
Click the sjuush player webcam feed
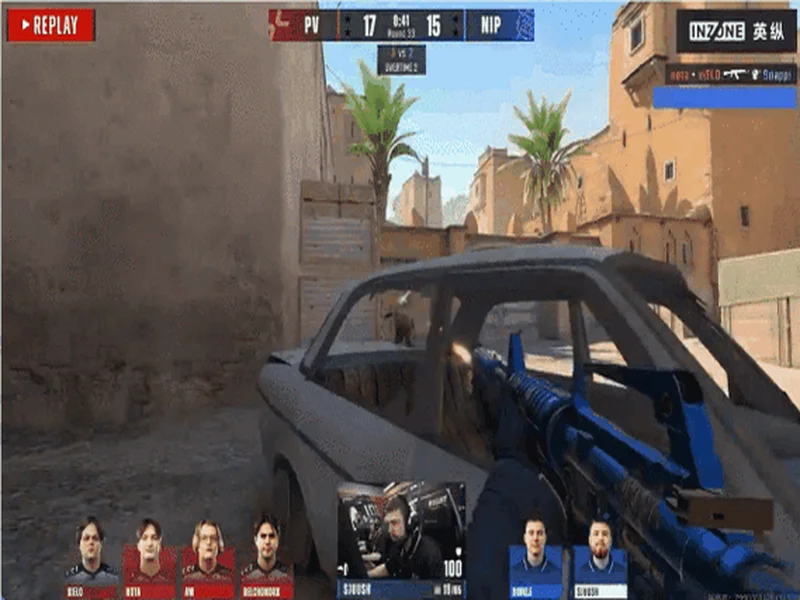click(x=401, y=530)
